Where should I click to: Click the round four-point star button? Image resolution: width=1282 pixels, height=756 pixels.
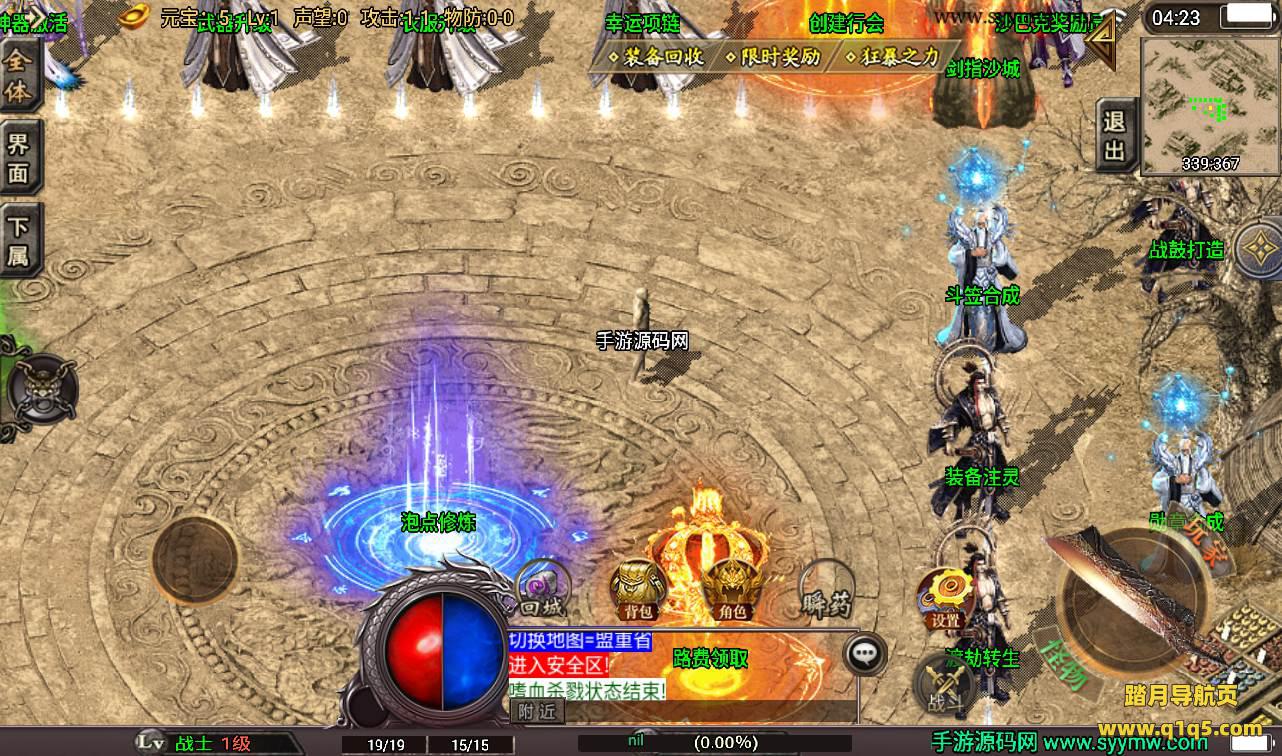[1258, 249]
